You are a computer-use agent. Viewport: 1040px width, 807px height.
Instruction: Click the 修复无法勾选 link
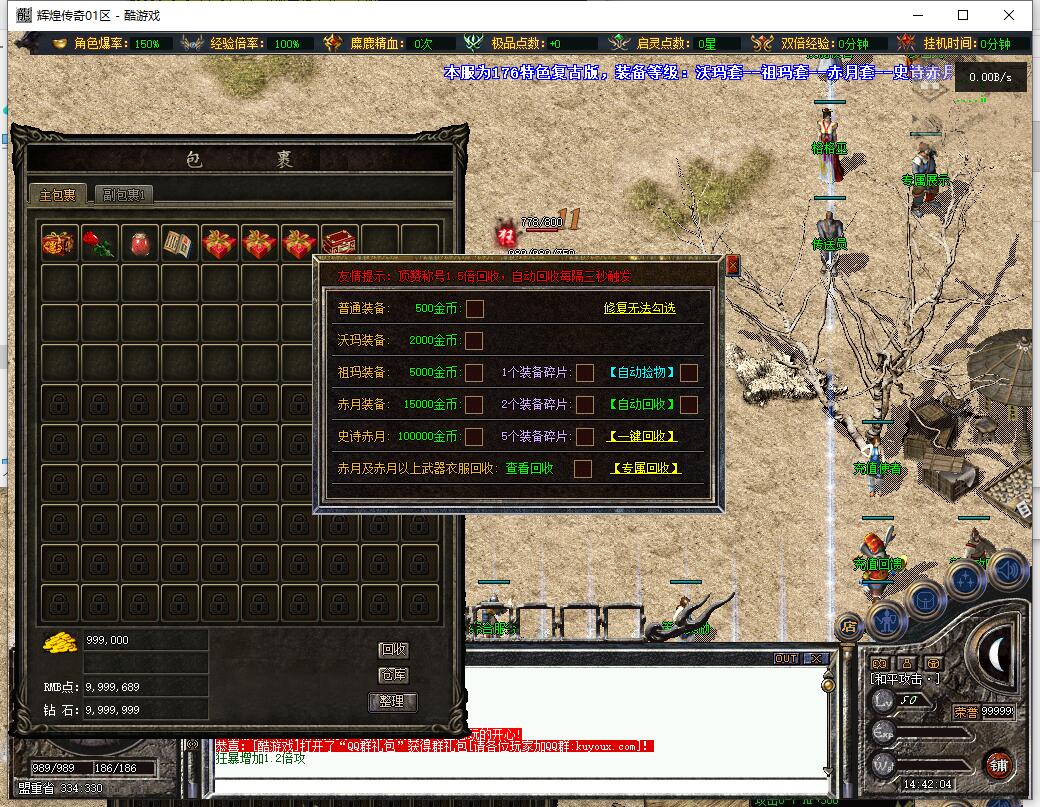tap(639, 308)
